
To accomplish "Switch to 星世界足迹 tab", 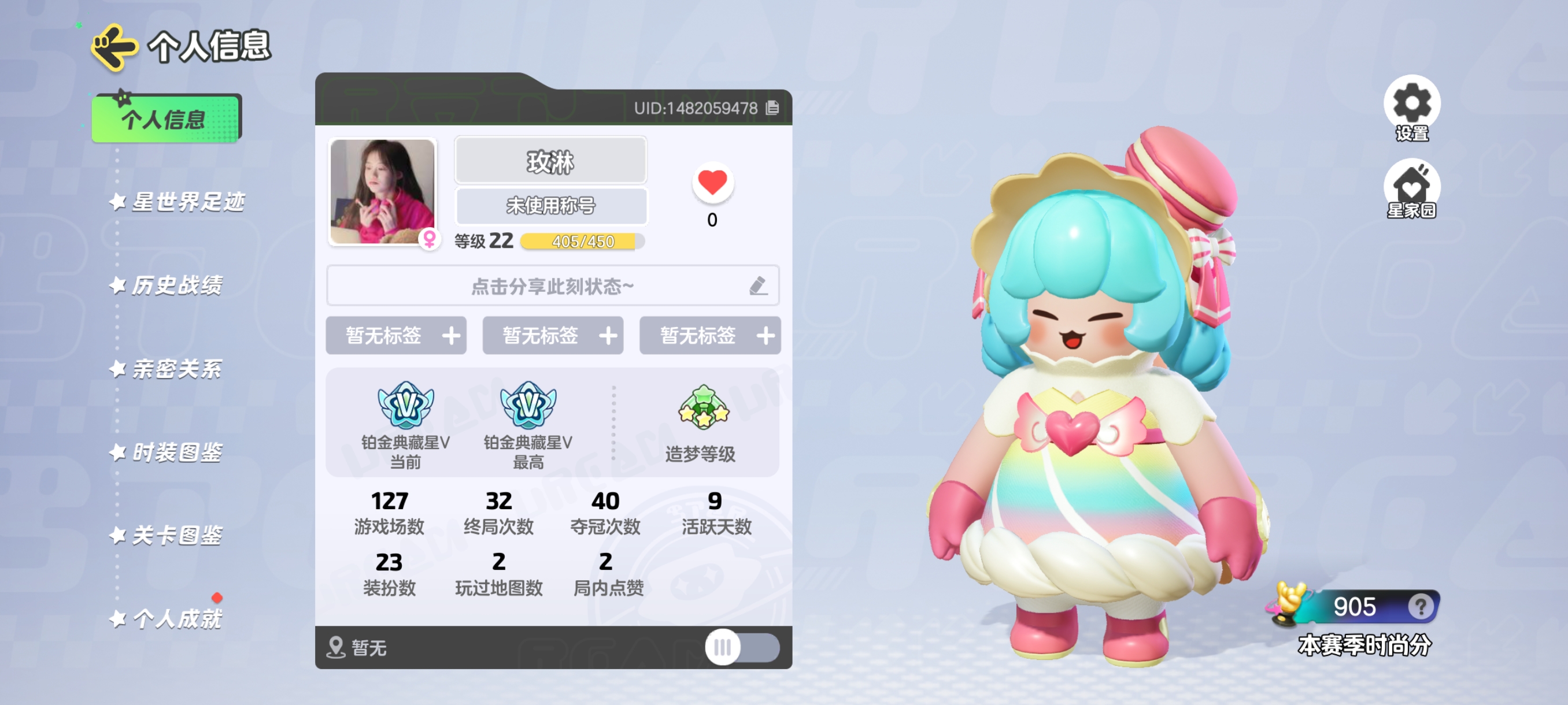I will click(187, 202).
